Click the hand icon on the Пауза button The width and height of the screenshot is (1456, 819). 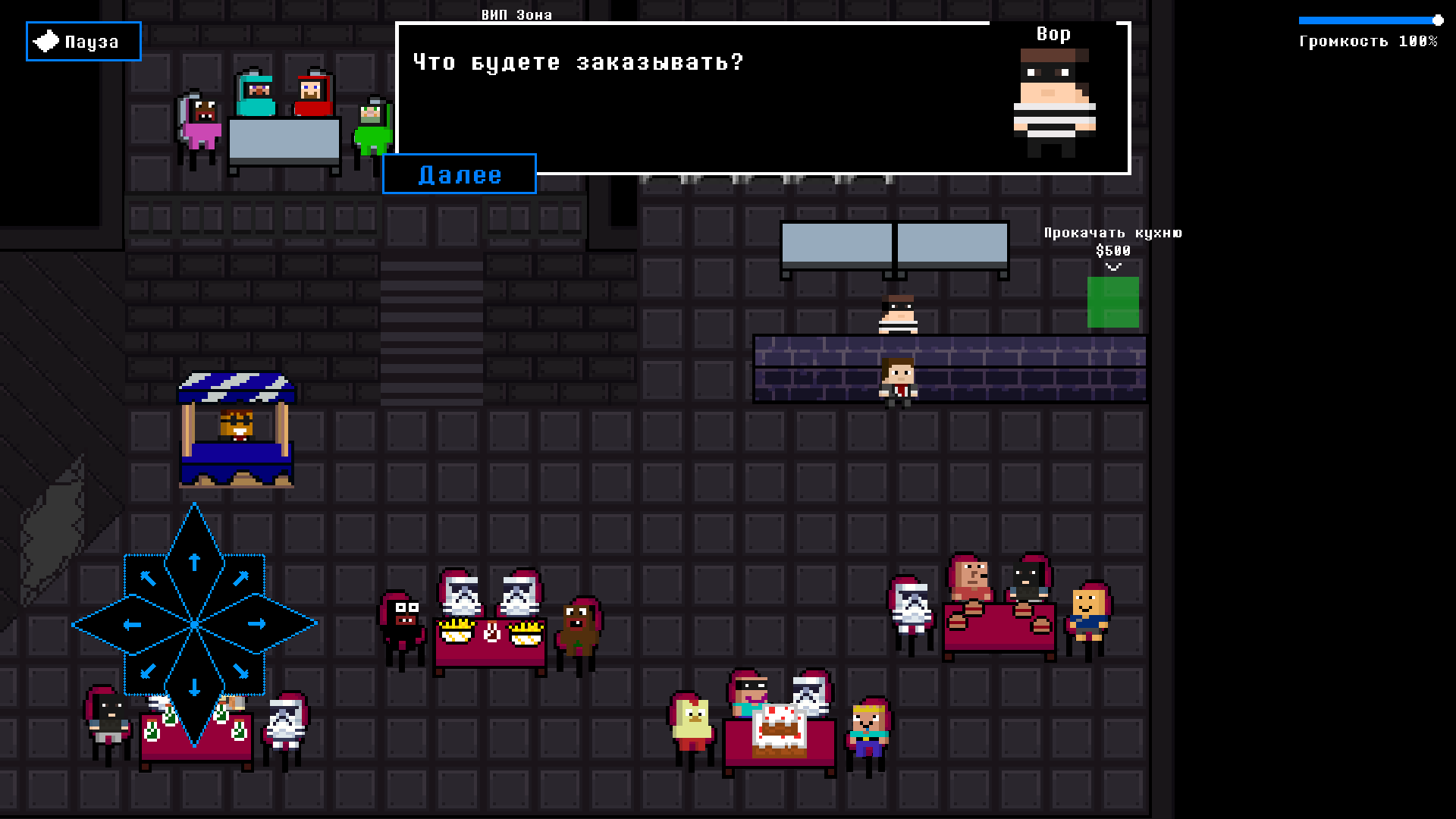pyautogui.click(x=45, y=39)
